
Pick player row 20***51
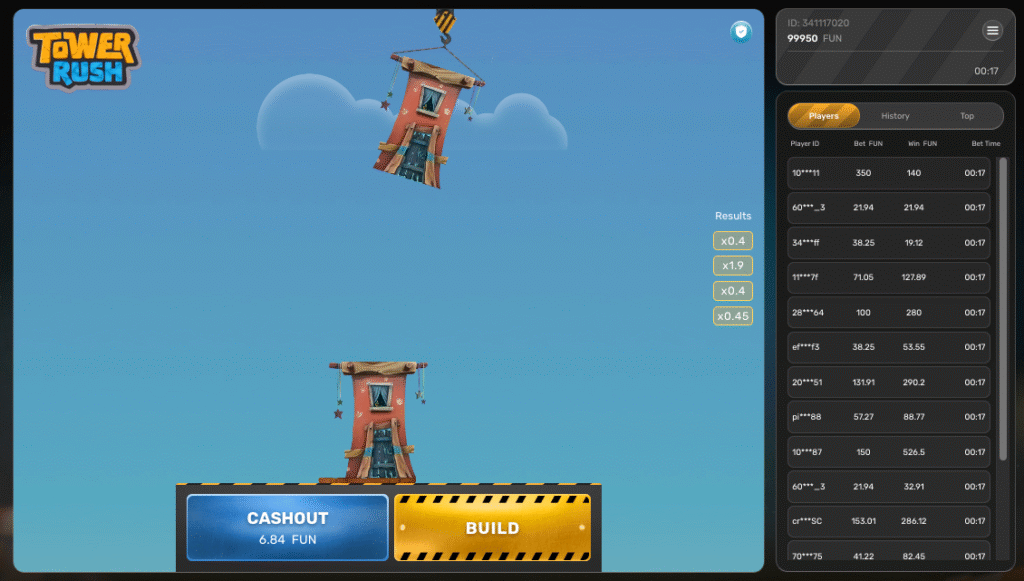(x=888, y=382)
